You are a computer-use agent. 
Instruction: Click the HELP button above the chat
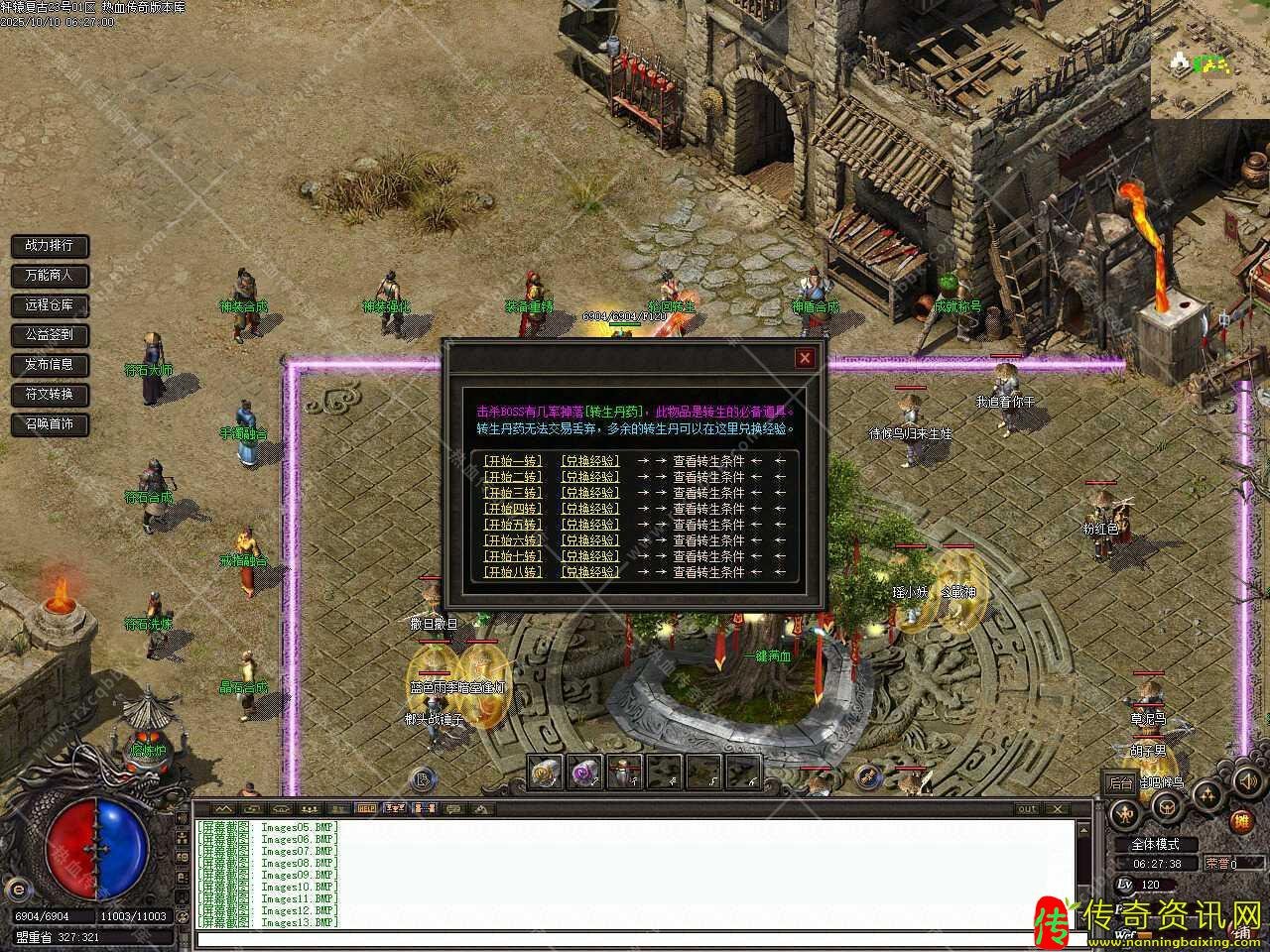366,808
